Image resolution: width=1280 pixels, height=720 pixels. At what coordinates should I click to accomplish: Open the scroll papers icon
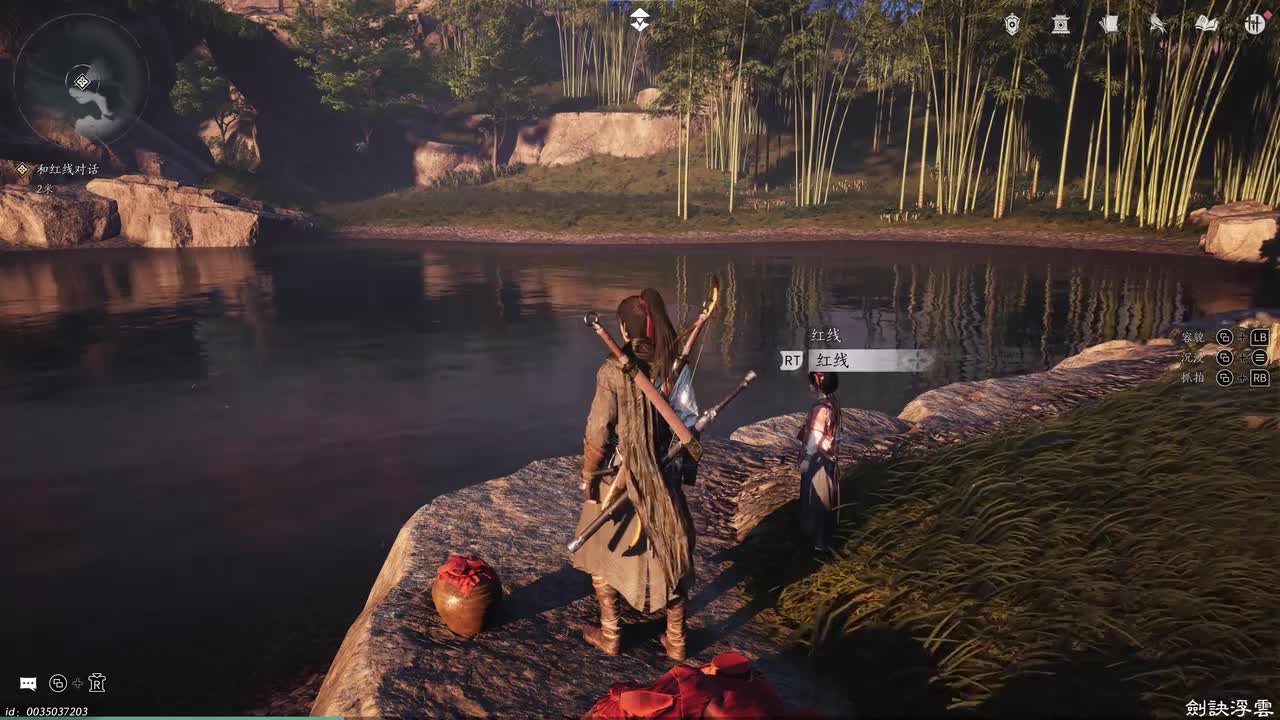(1109, 24)
